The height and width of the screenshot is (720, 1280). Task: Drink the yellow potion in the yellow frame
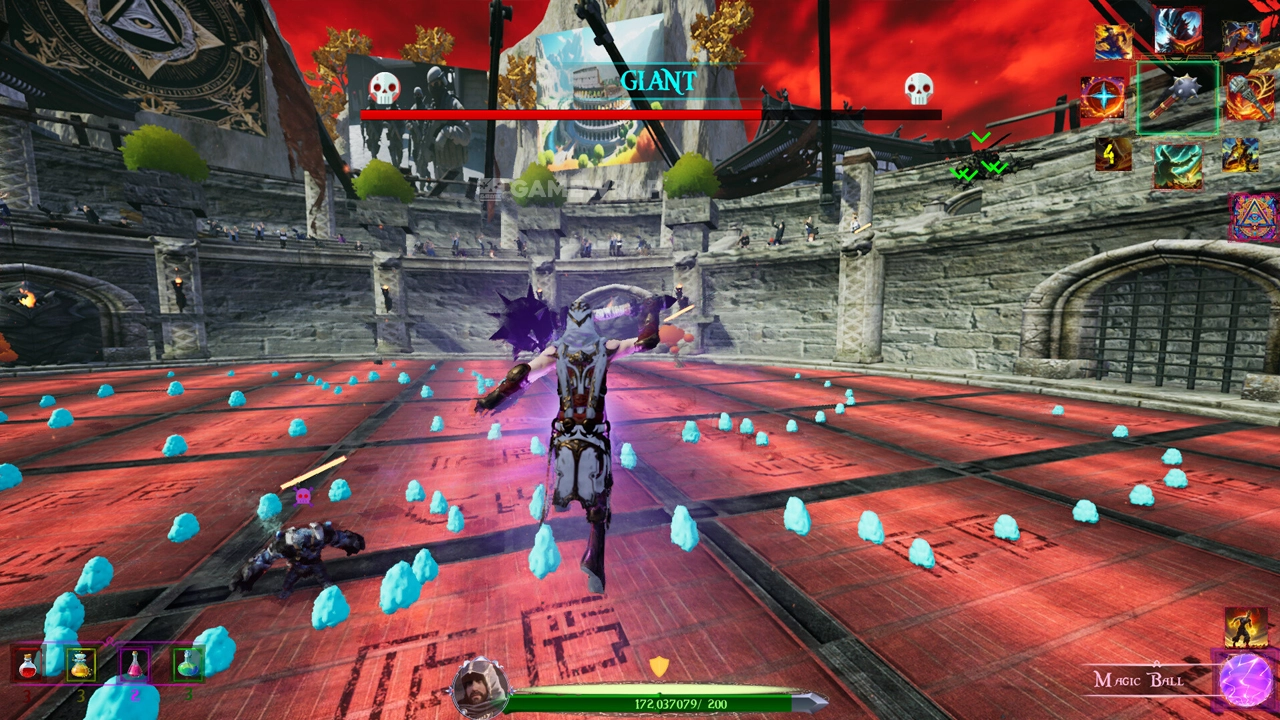81,663
